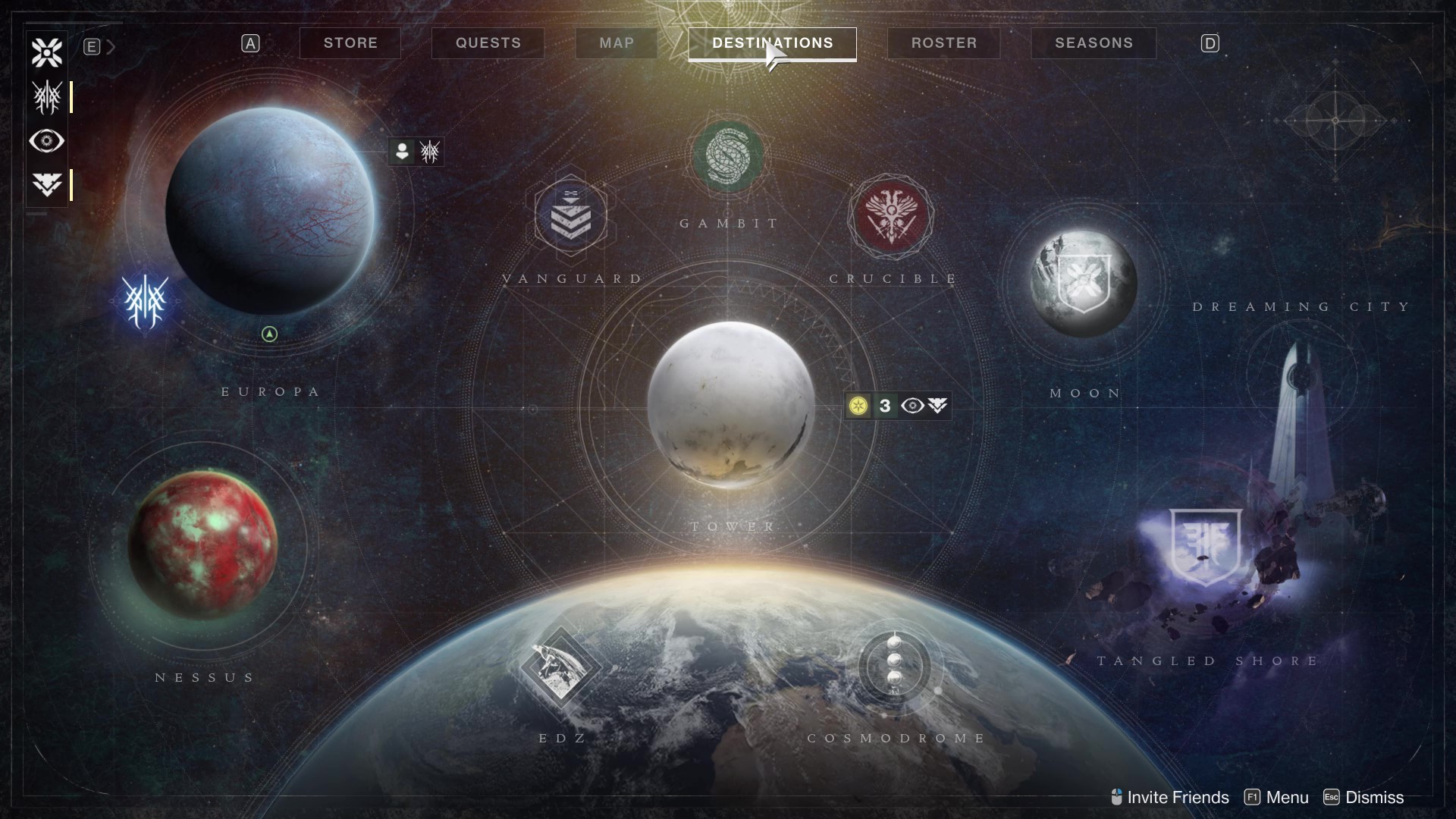The image size is (1456, 819).
Task: Select the Crucible emblem
Action: point(891,215)
